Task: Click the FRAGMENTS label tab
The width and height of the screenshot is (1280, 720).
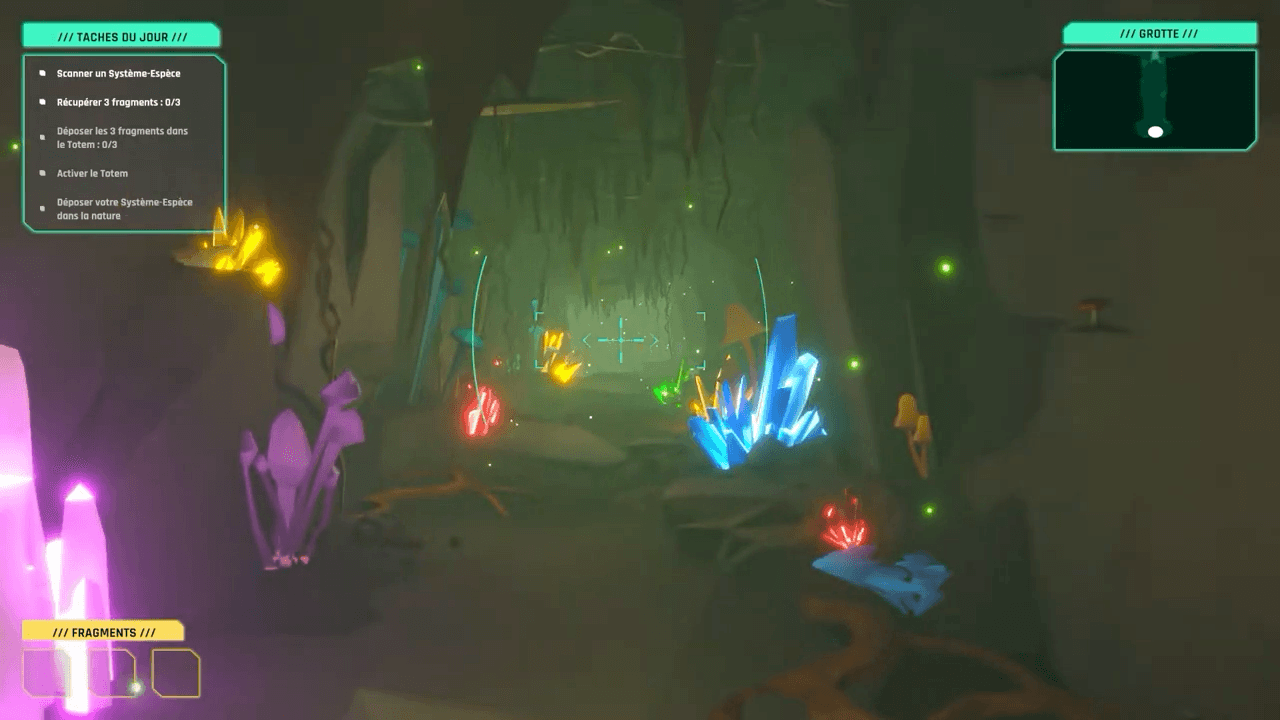Action: (x=104, y=632)
